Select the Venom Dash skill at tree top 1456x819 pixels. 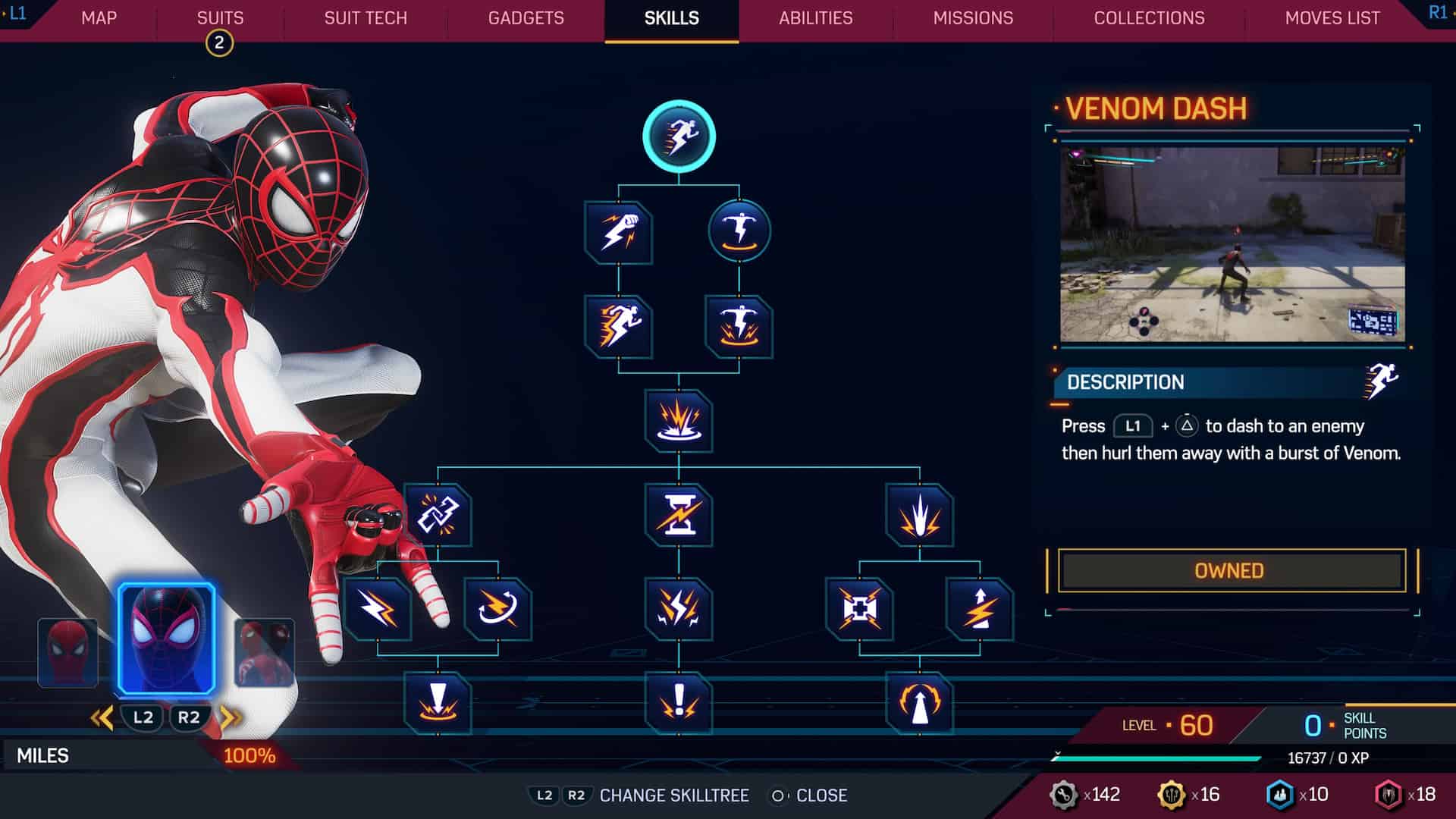click(x=679, y=134)
